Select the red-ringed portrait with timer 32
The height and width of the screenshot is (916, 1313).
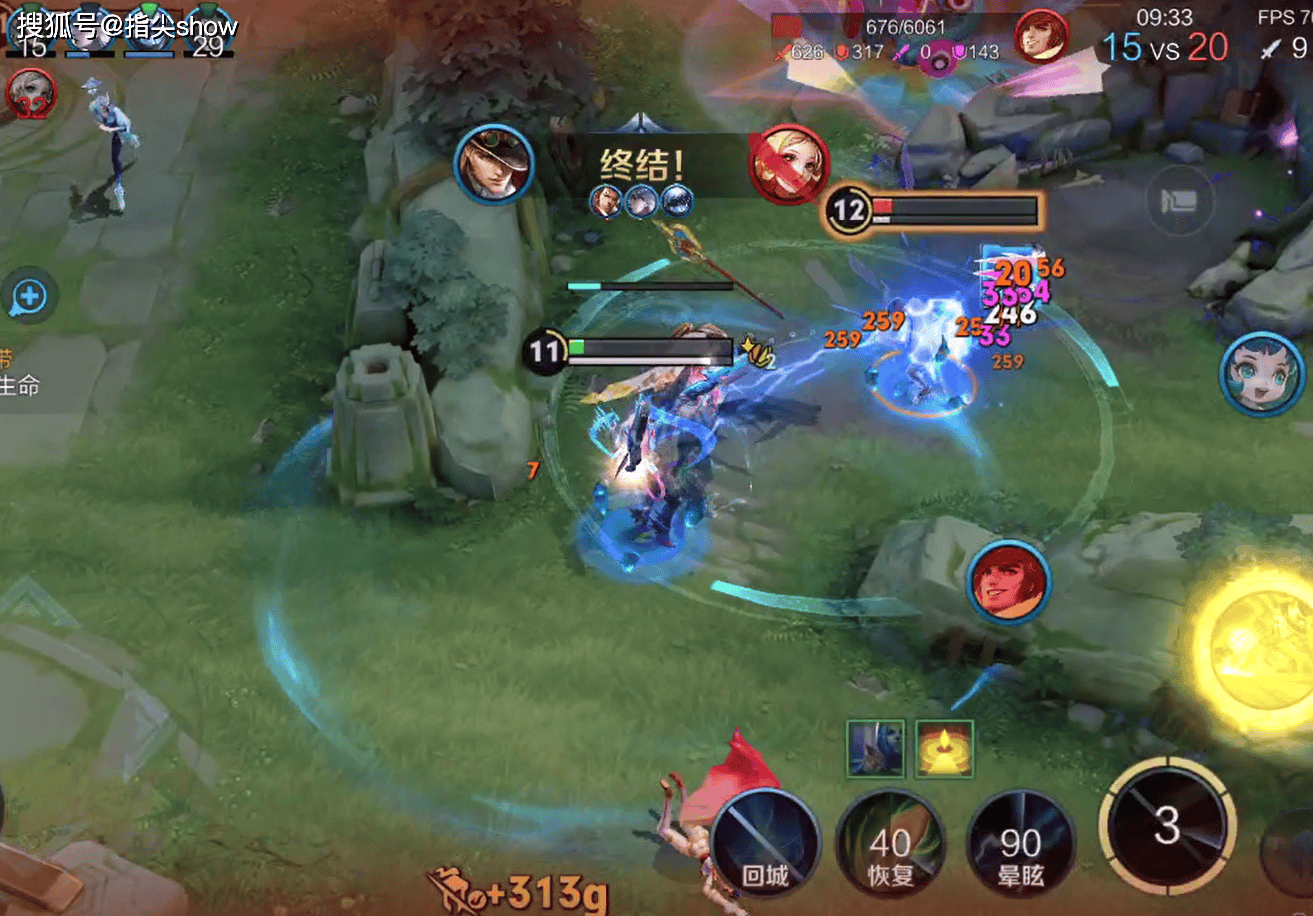click(x=30, y=95)
